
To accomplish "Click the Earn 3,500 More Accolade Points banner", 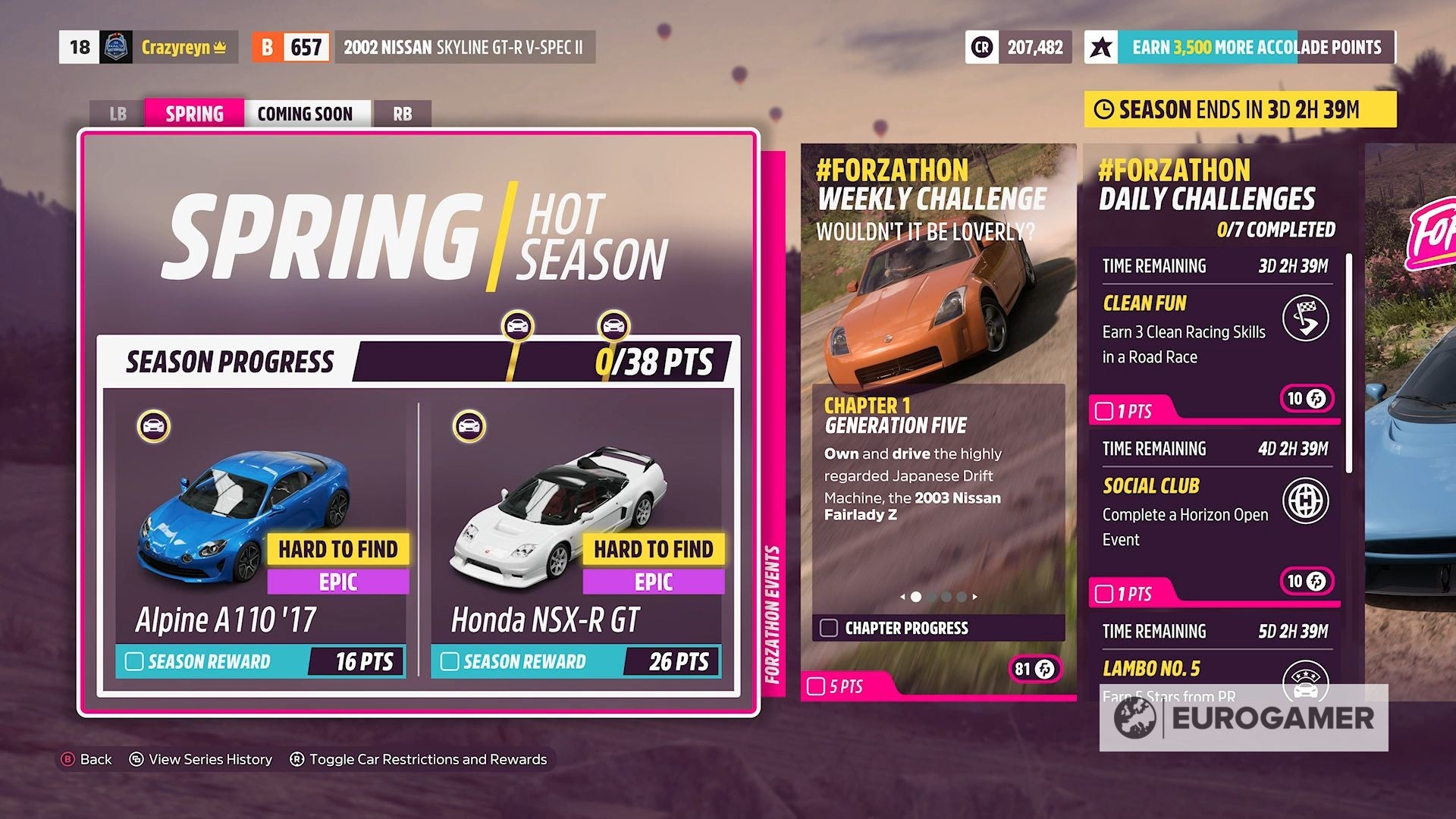I will click(x=1251, y=47).
